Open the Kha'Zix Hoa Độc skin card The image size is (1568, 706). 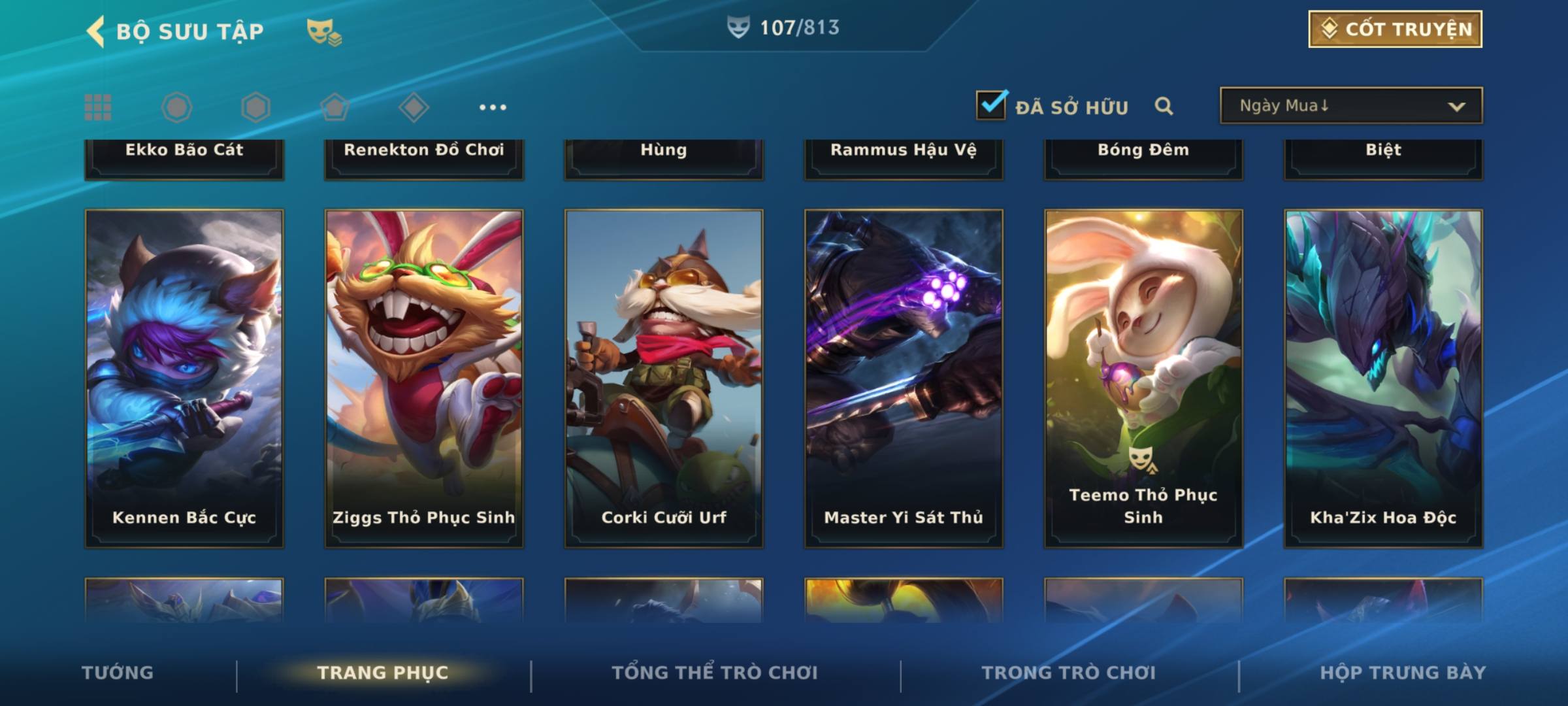[1383, 378]
